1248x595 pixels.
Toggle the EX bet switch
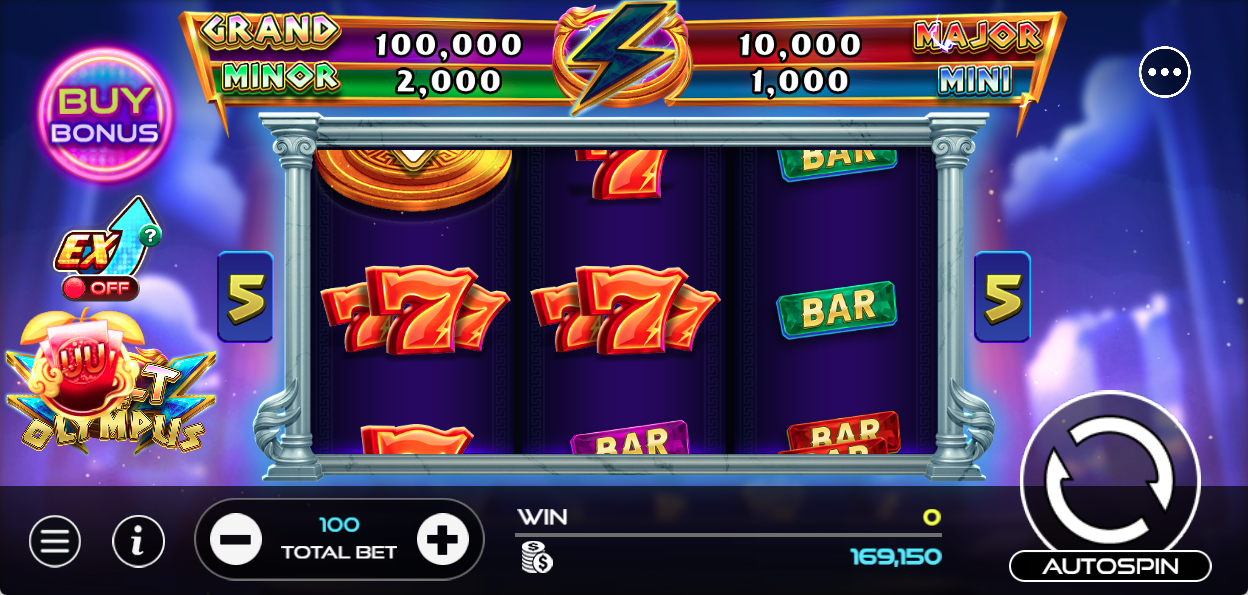[x=100, y=288]
